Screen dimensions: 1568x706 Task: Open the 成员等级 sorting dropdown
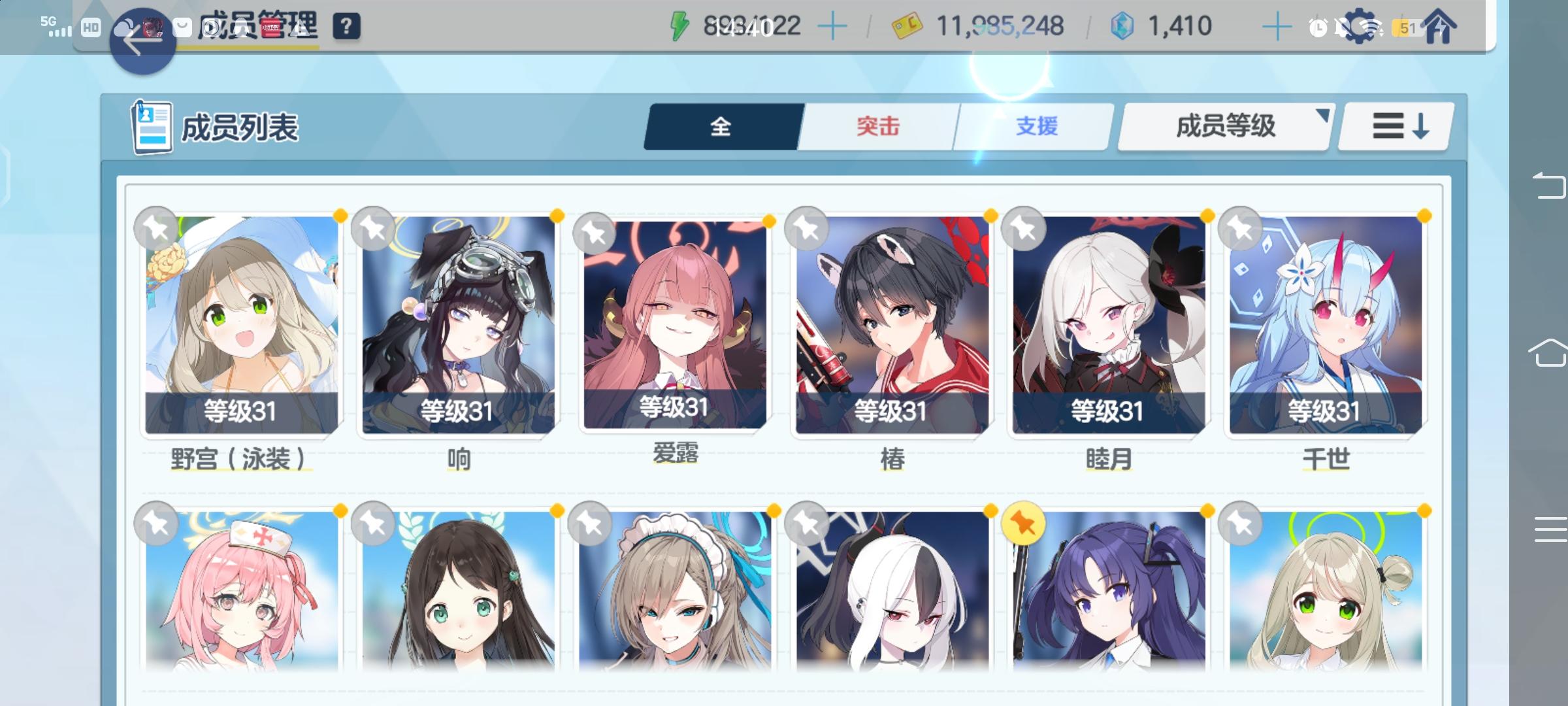point(1223,127)
